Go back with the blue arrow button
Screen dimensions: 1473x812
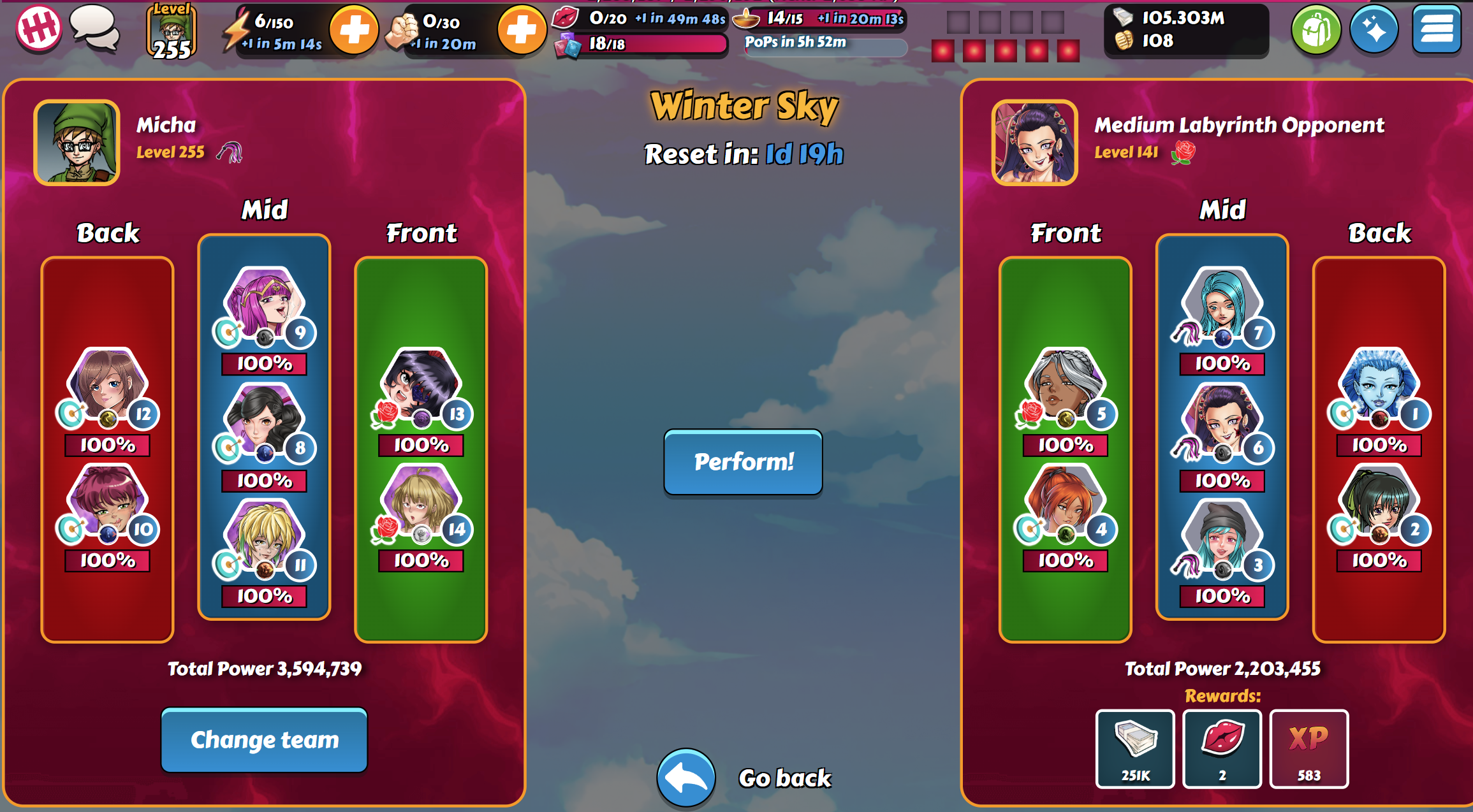click(686, 778)
